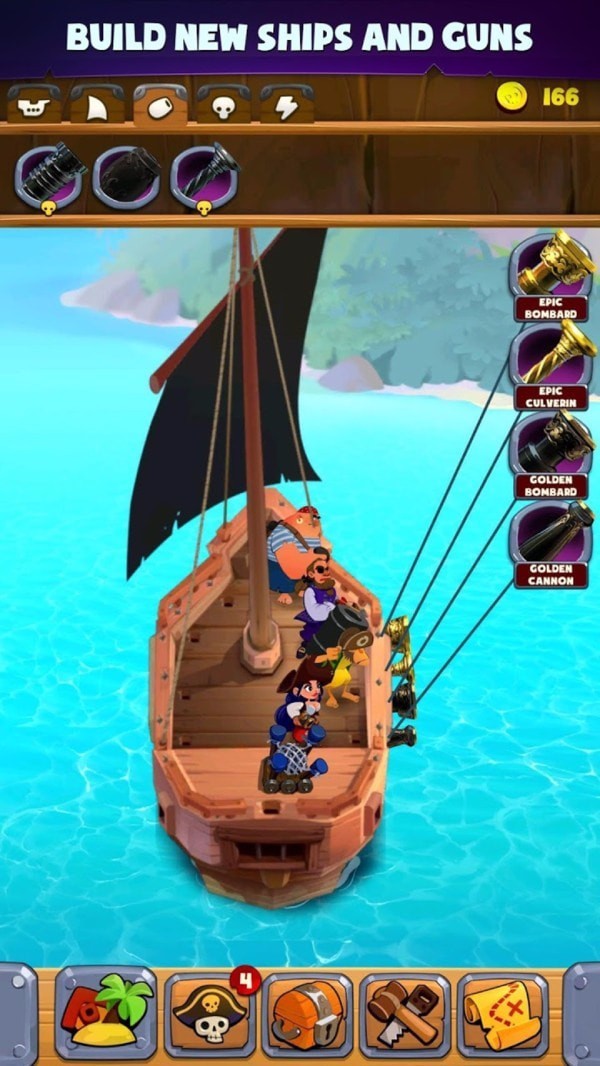The image size is (600, 1066).
Task: Pick the Golden Cannon gun
Action: (x=551, y=537)
